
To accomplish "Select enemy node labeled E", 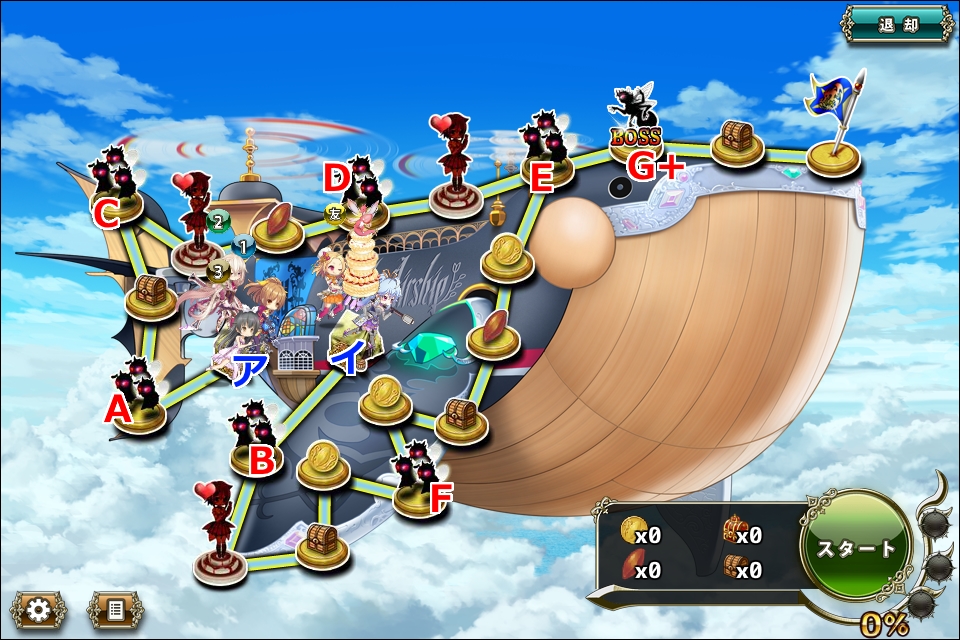I will (546, 150).
